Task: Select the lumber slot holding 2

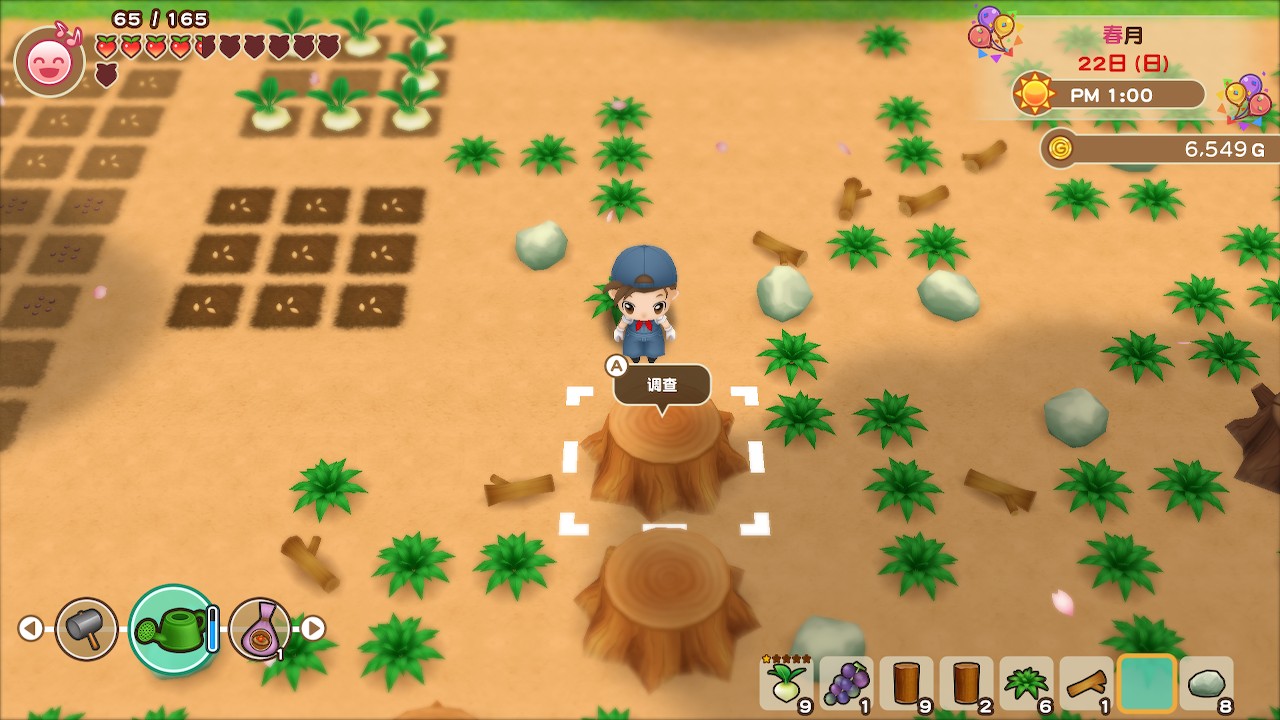Action: point(966,683)
